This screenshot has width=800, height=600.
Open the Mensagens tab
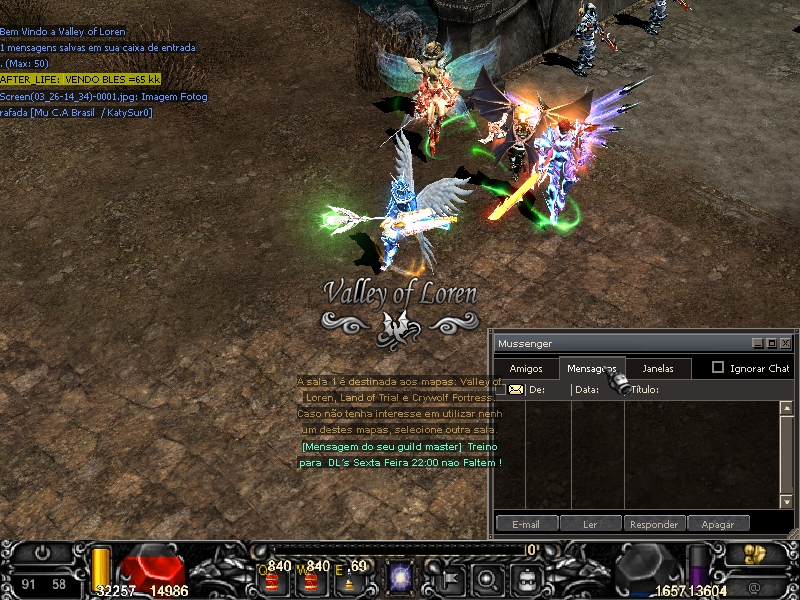point(591,368)
